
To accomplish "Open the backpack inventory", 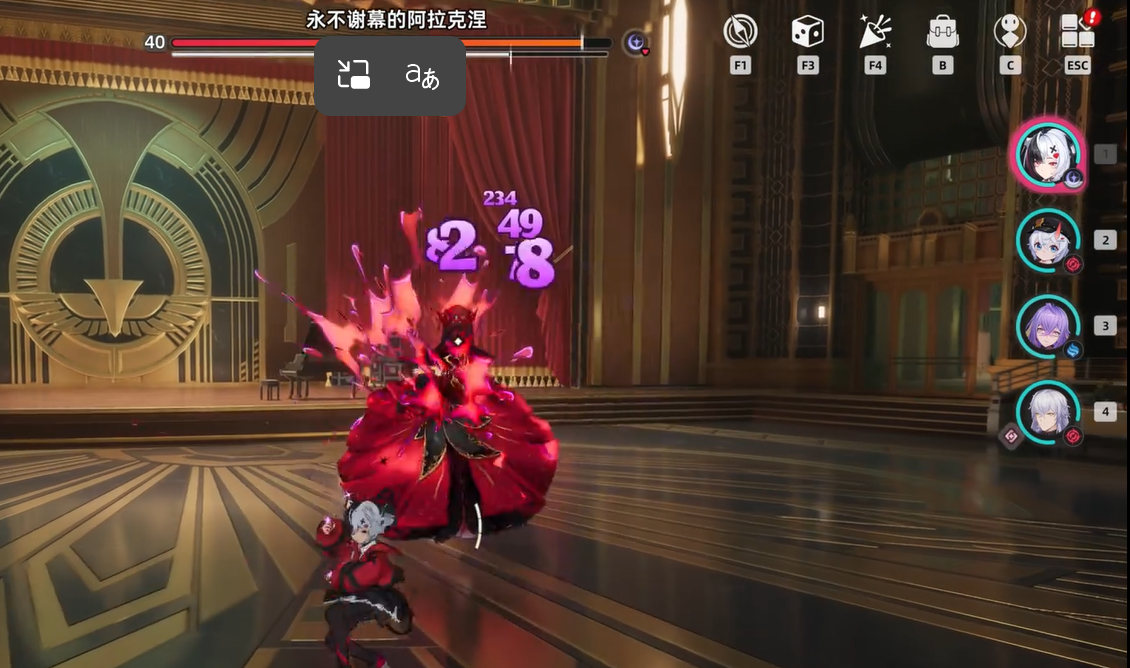I will [942, 32].
